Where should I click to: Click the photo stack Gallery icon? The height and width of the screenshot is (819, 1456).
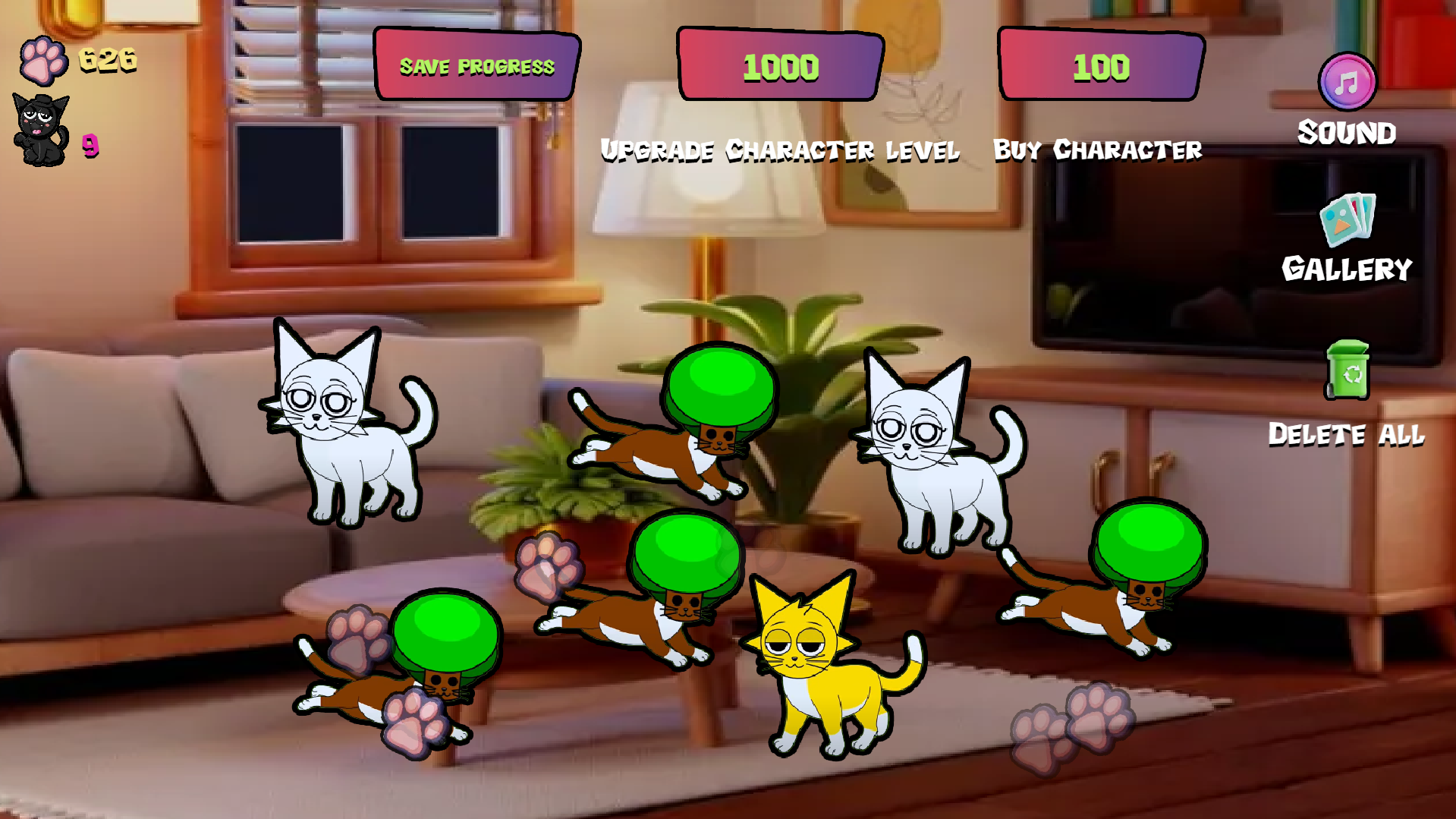pos(1347,222)
